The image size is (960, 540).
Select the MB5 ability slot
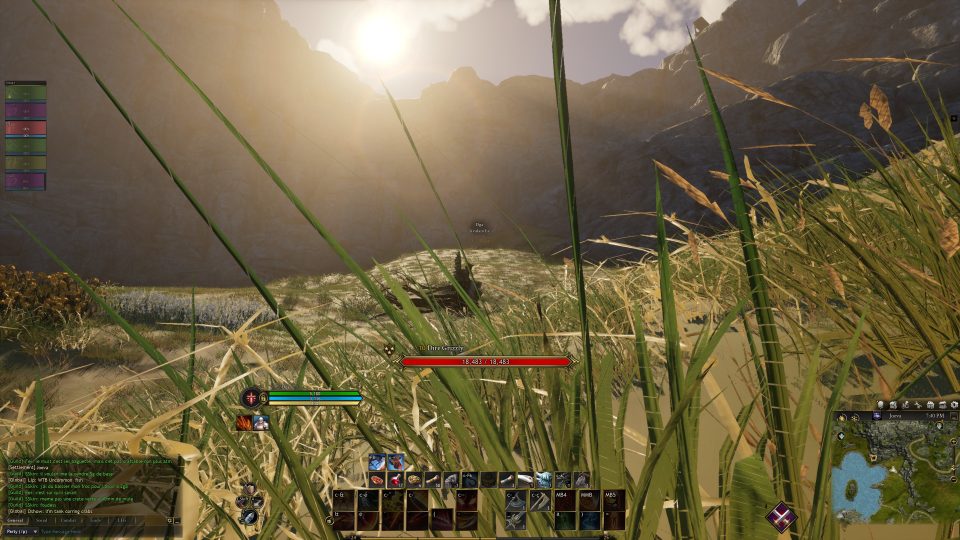tap(613, 500)
